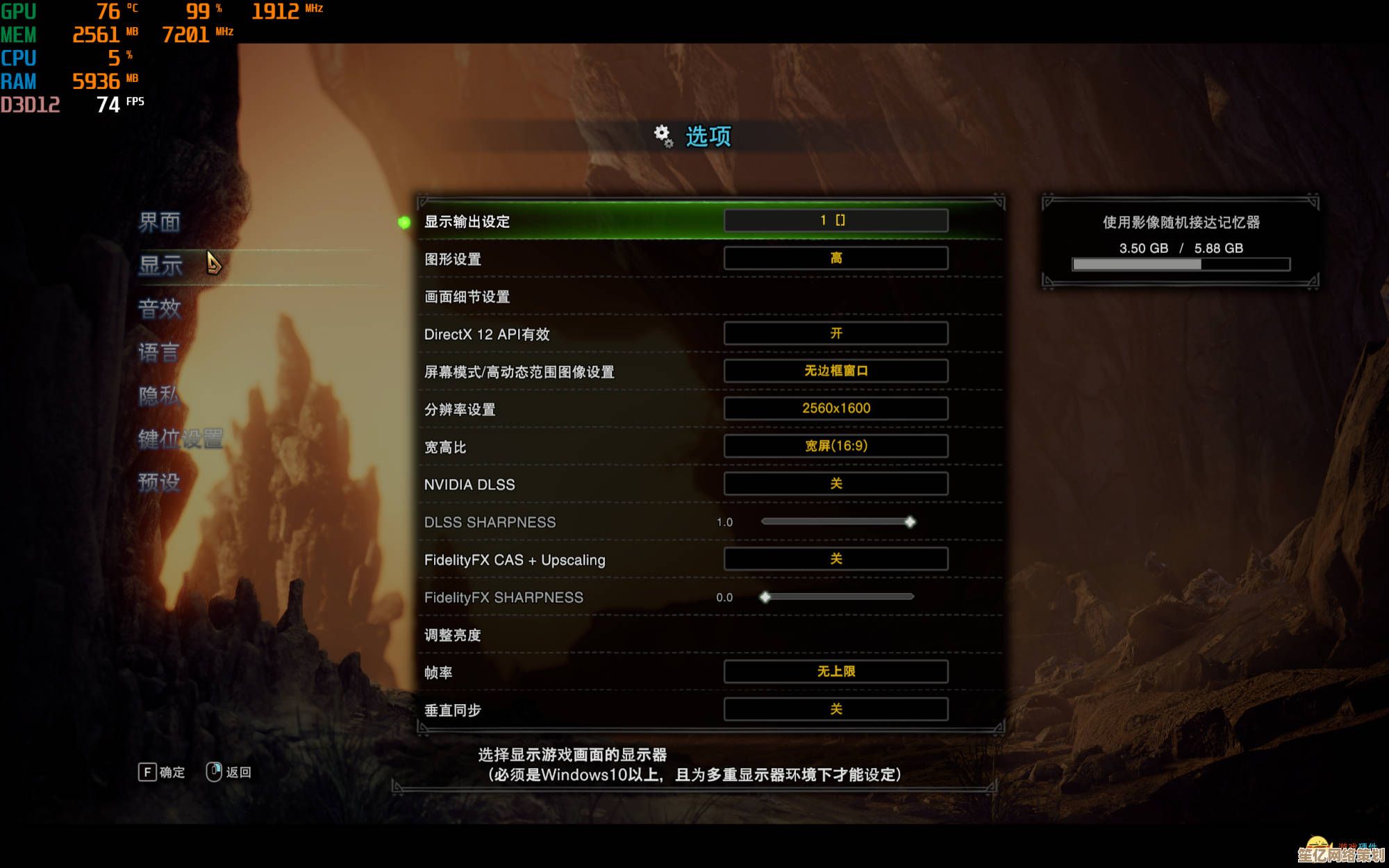Change the 帧率 frame rate limit
The height and width of the screenshot is (868, 1389).
pyautogui.click(x=835, y=671)
